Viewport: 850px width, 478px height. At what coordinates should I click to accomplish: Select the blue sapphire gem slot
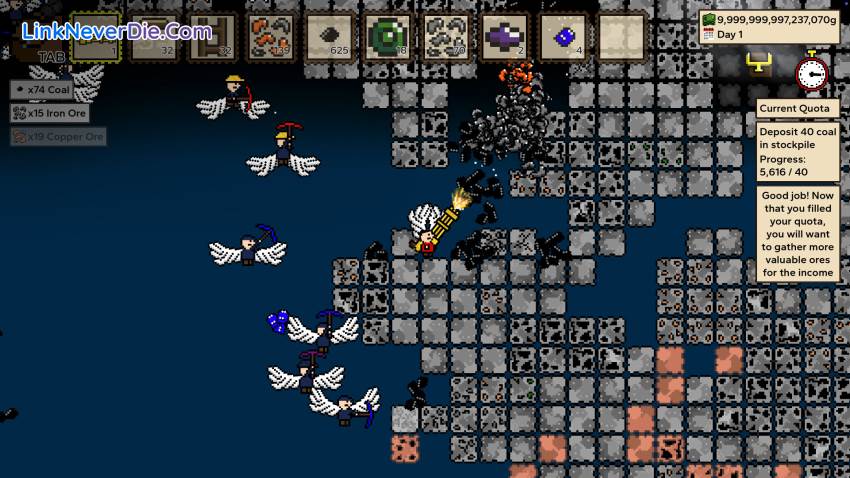[563, 37]
